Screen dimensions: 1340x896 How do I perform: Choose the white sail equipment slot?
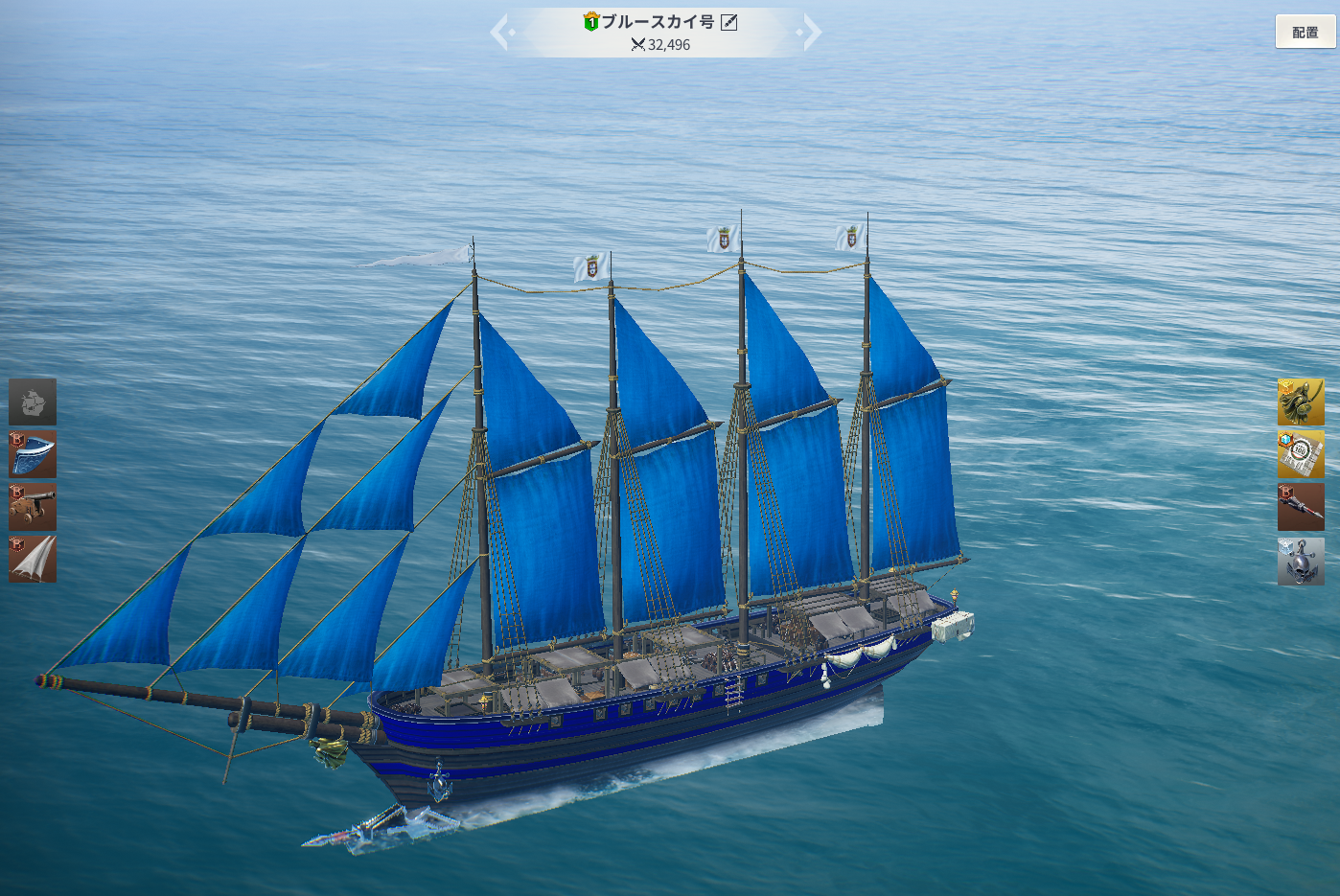33,559
